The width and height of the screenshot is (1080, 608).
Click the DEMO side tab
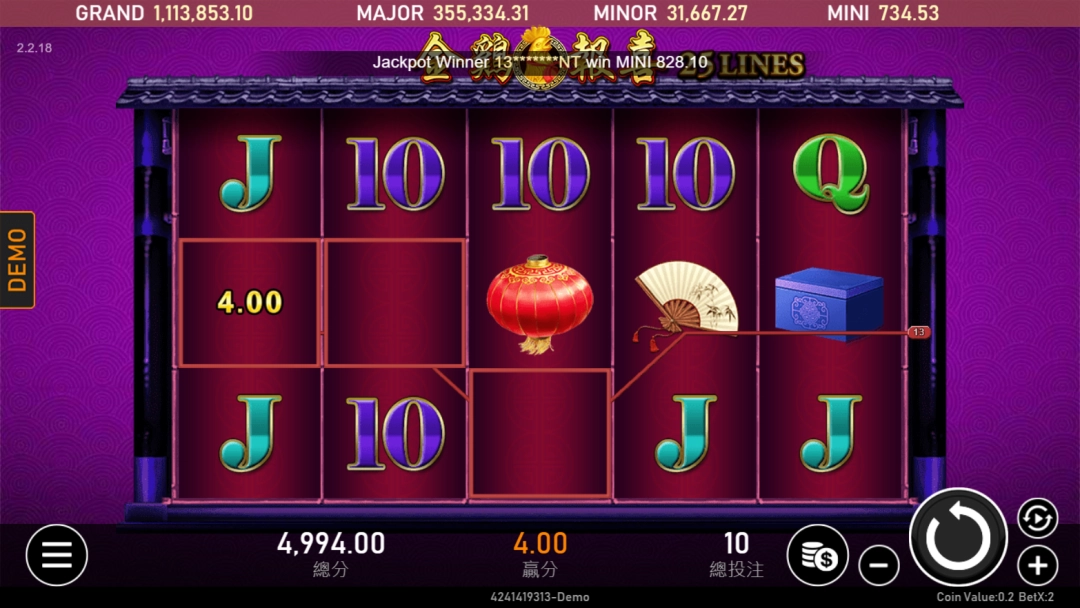(x=17, y=260)
